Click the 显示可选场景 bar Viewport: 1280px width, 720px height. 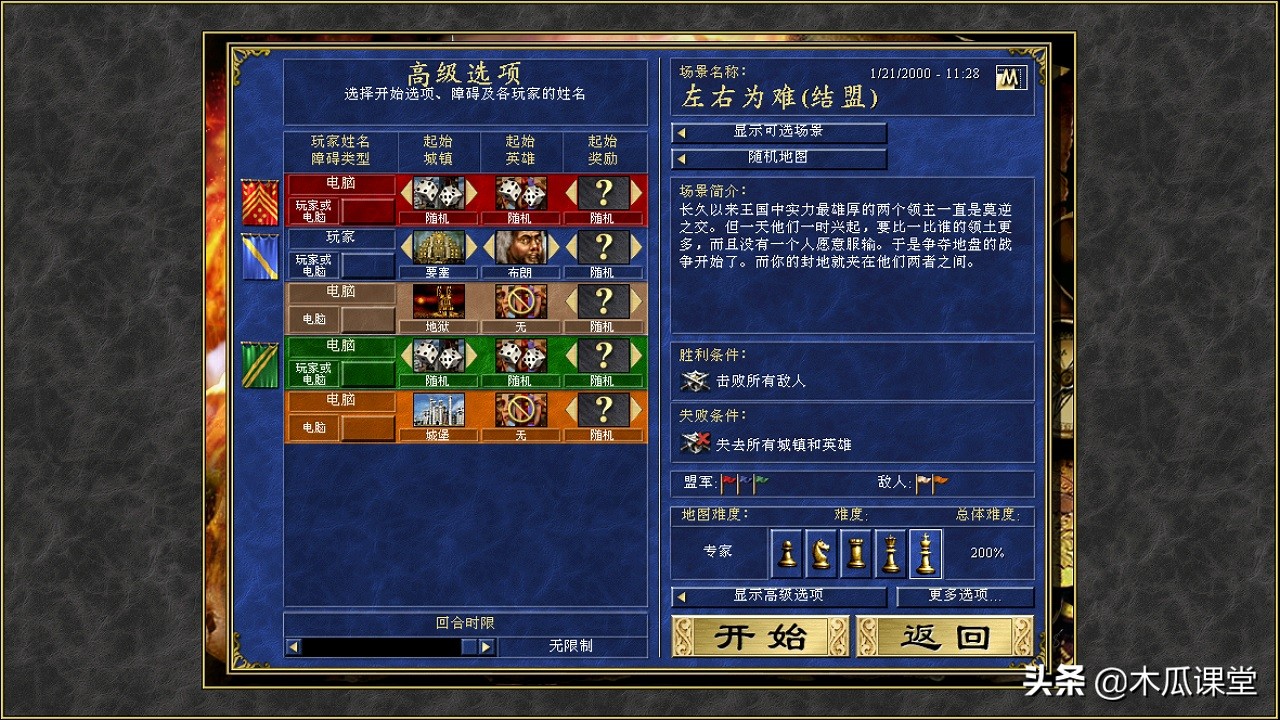pyautogui.click(x=780, y=132)
